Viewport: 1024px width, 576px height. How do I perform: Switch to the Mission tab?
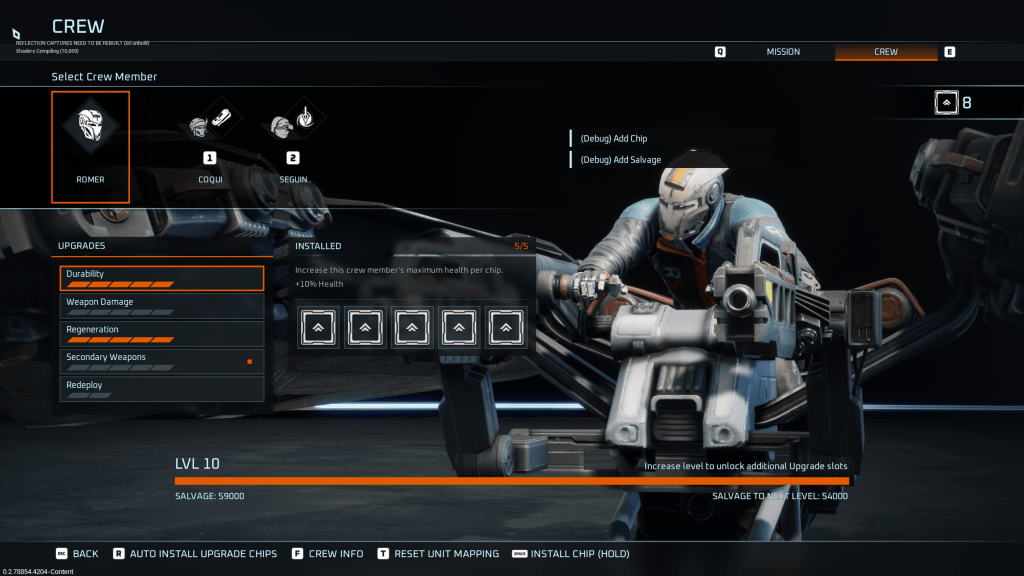783,52
